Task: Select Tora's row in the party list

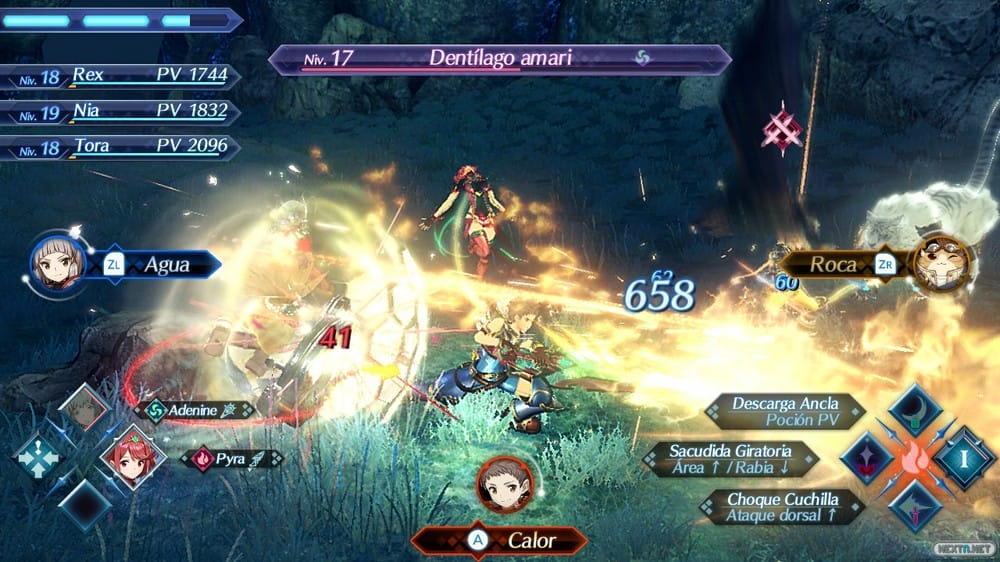Action: click(120, 147)
